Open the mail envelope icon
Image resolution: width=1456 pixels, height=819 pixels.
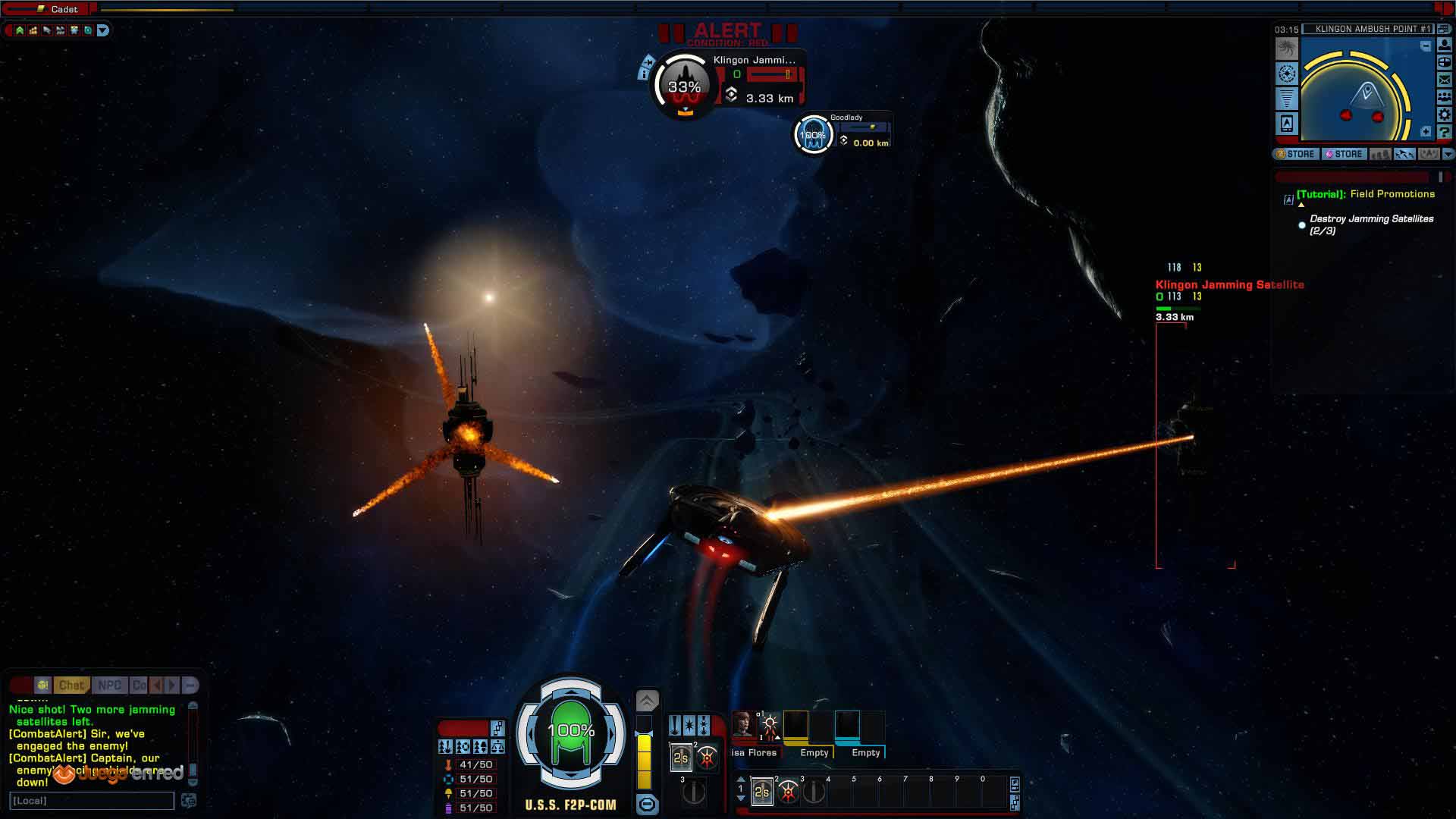(x=1445, y=80)
